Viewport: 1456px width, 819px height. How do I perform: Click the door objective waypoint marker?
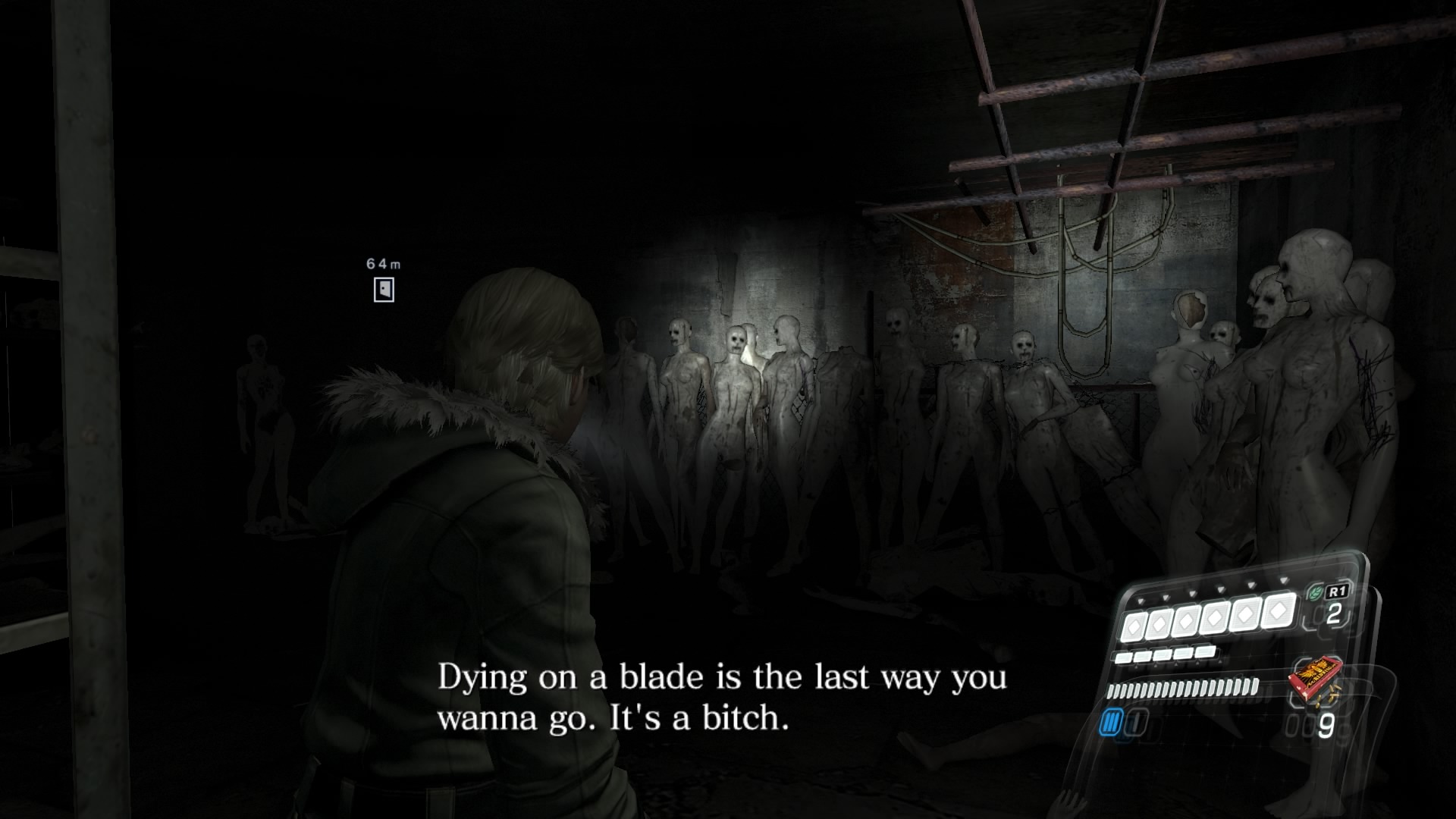point(384,290)
